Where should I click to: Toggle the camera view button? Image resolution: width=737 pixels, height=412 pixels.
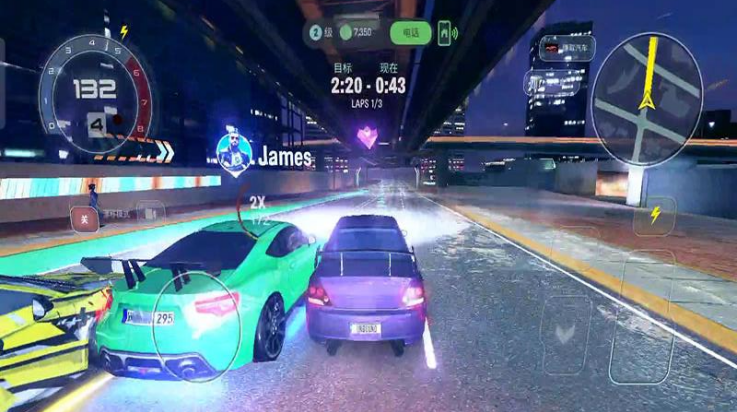[150, 212]
